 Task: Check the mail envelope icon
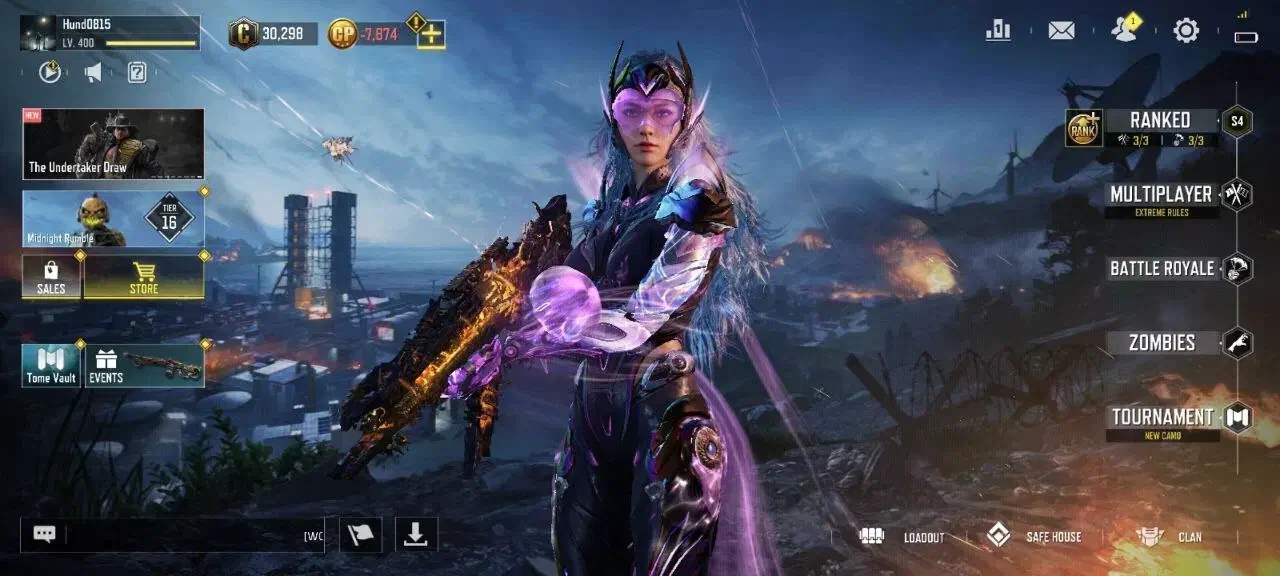[x=1061, y=30]
